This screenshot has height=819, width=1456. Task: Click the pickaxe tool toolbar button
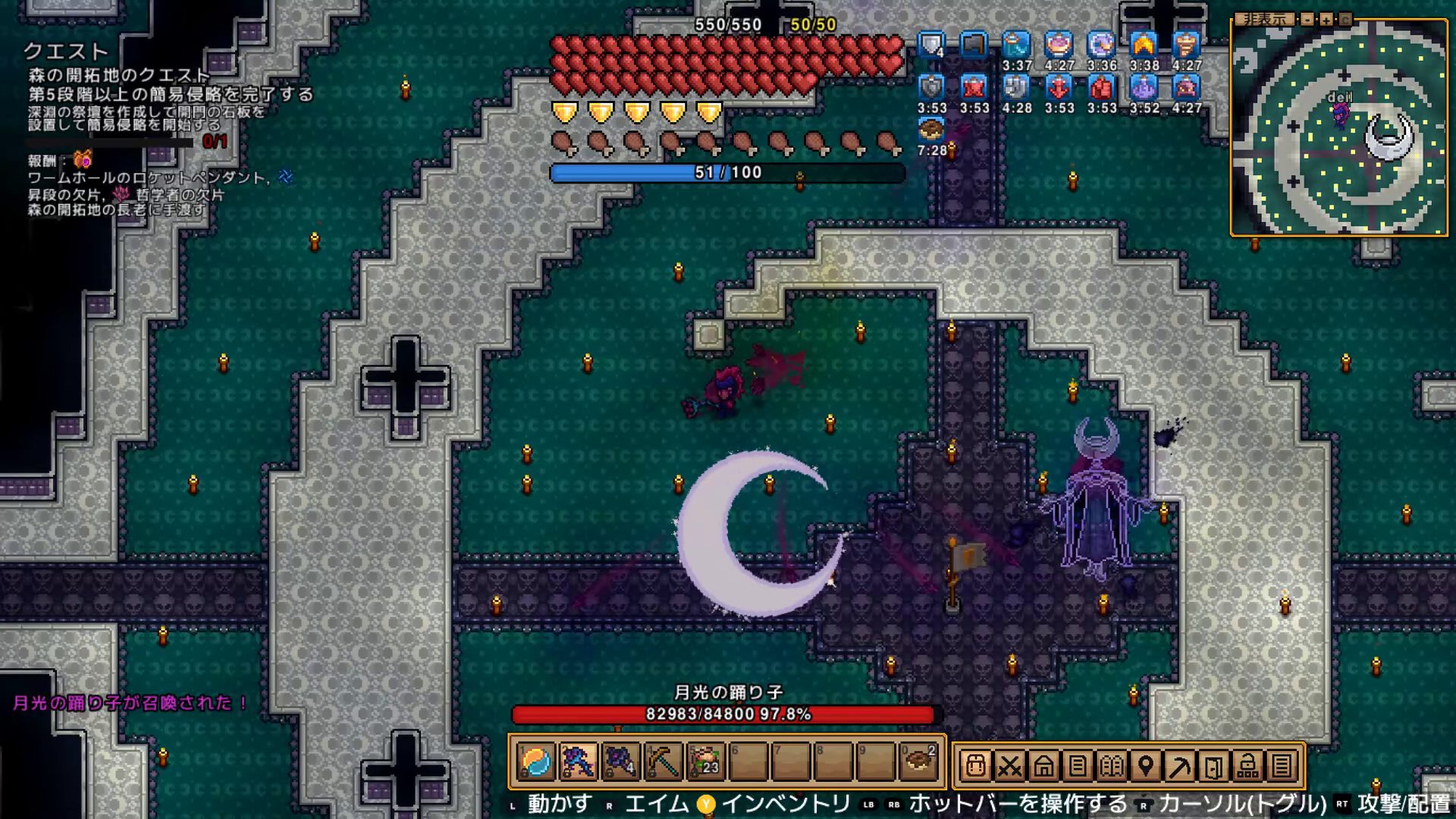click(x=1180, y=766)
